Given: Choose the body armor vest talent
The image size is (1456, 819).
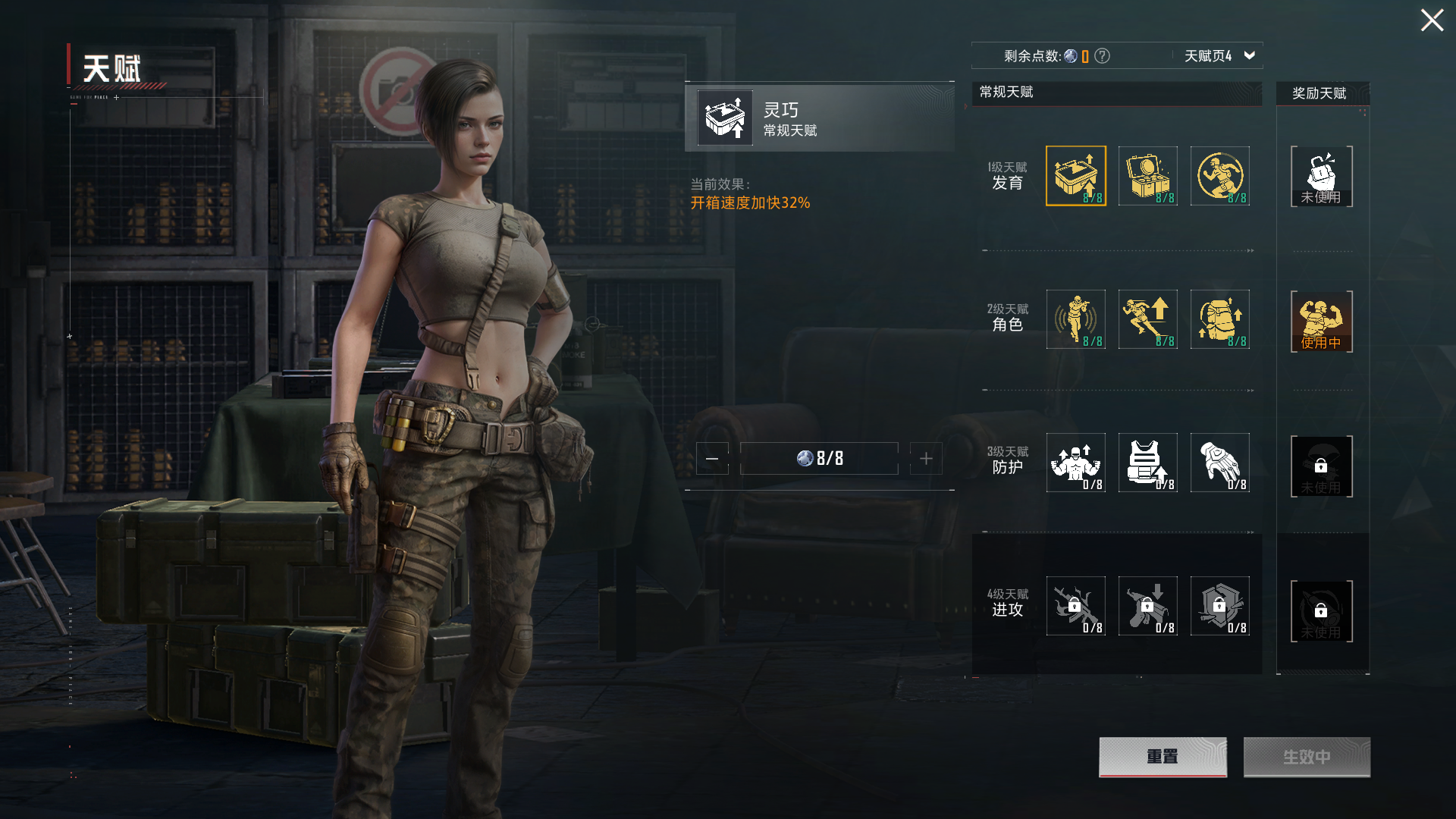Looking at the screenshot, I should point(1147,463).
